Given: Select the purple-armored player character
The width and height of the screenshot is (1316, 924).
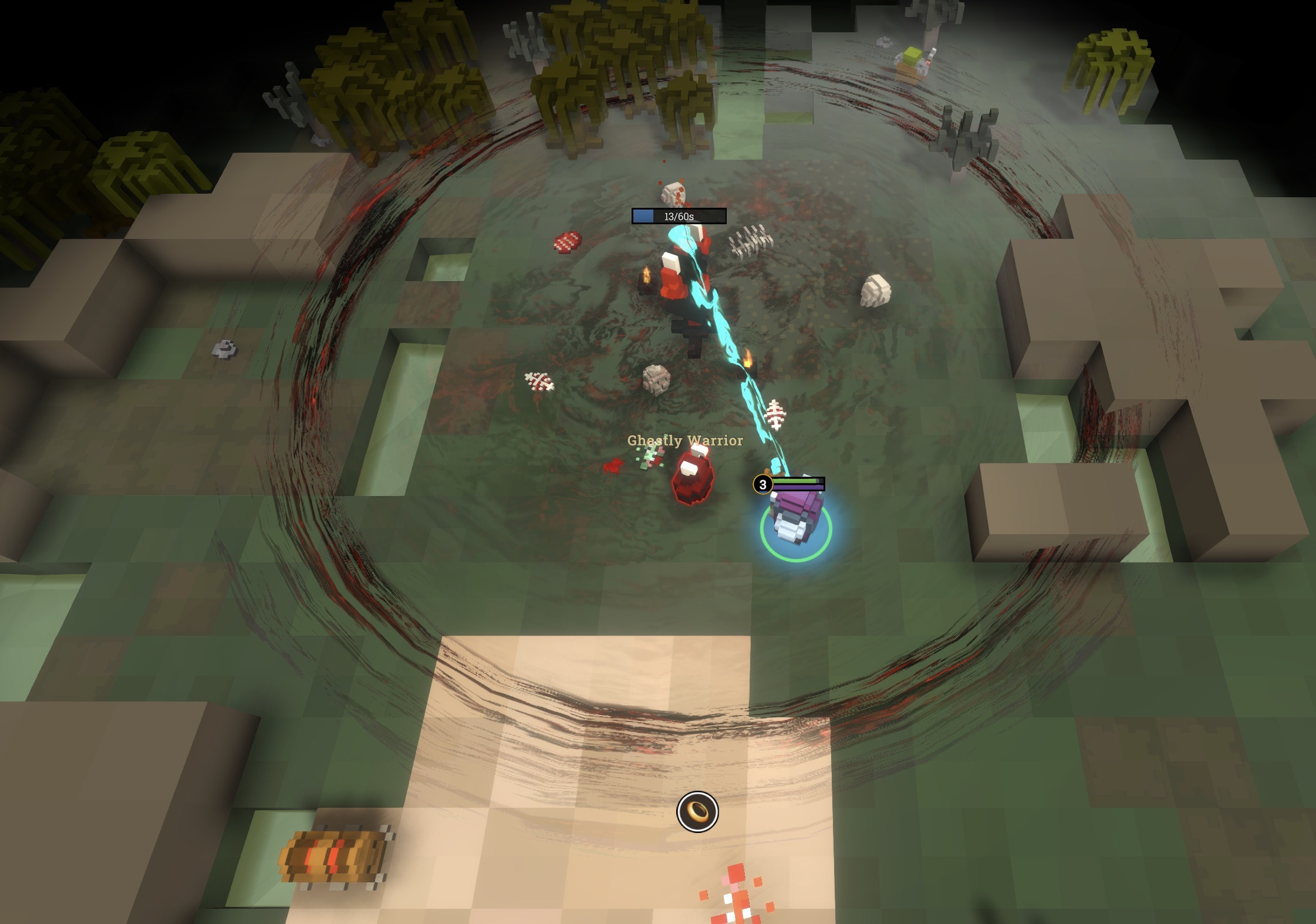Looking at the screenshot, I should pos(792,517).
